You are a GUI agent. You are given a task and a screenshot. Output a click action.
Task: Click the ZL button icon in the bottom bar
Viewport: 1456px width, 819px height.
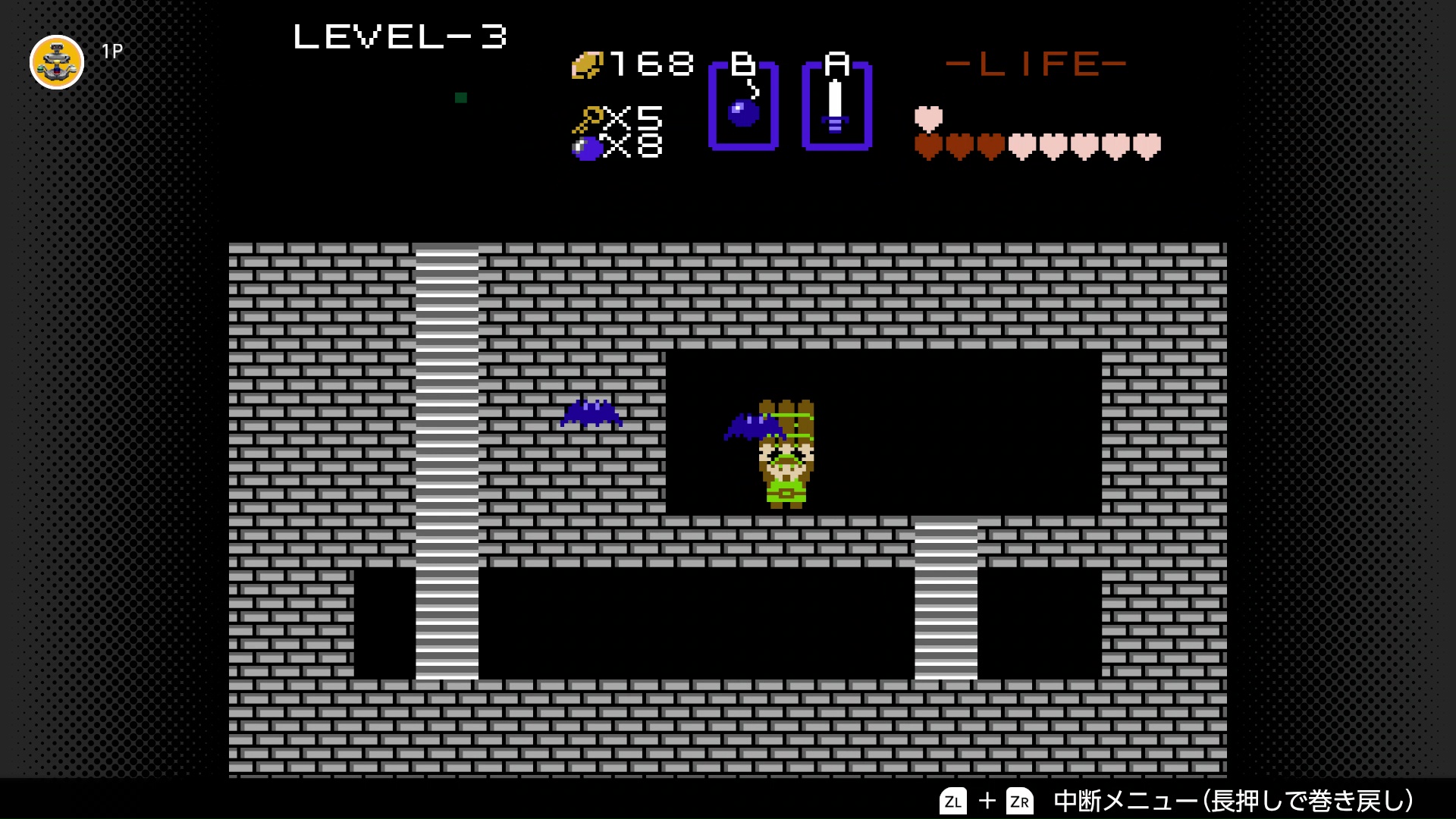tap(954, 800)
